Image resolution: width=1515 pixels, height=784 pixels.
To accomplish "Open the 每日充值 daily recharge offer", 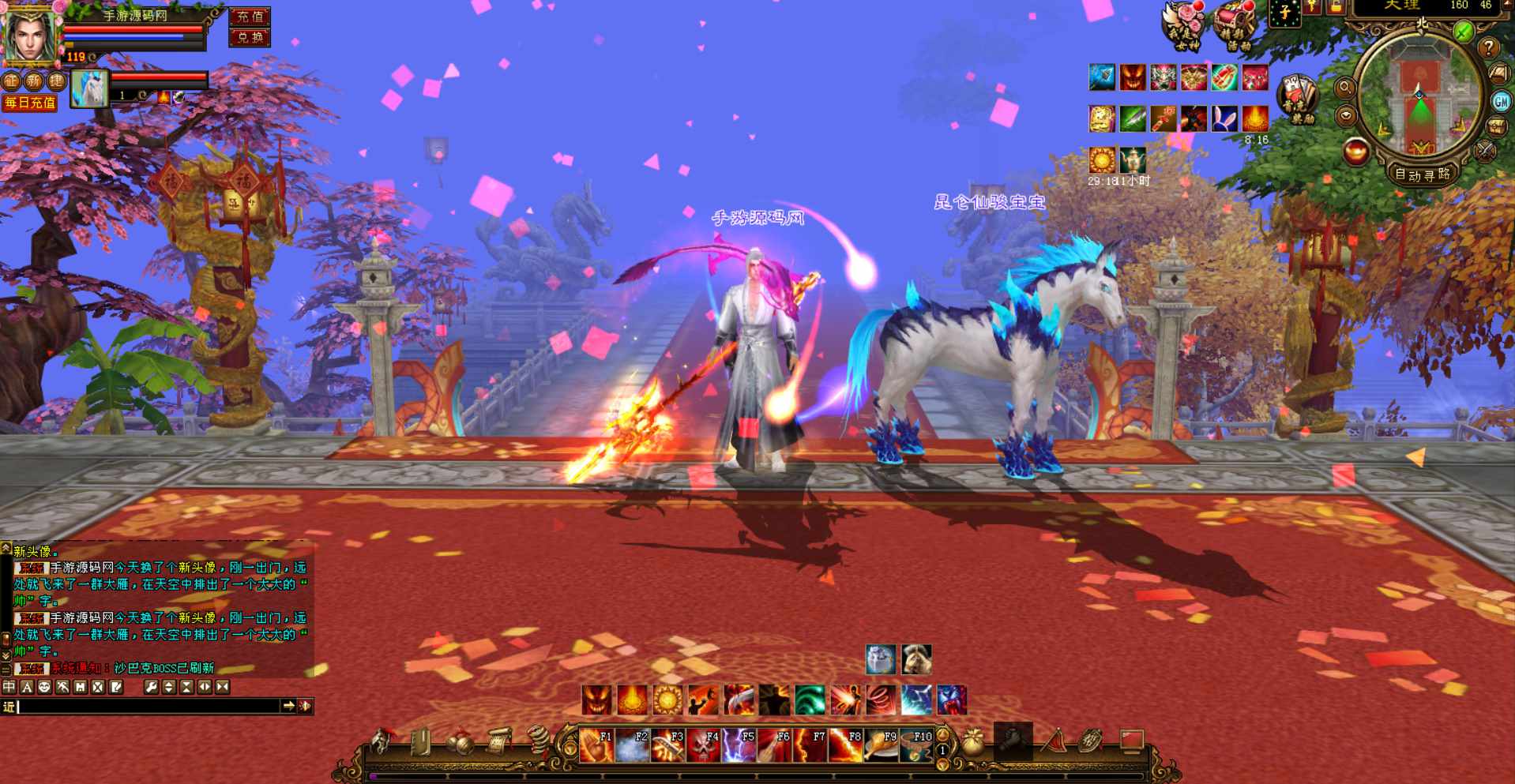I will tap(30, 103).
